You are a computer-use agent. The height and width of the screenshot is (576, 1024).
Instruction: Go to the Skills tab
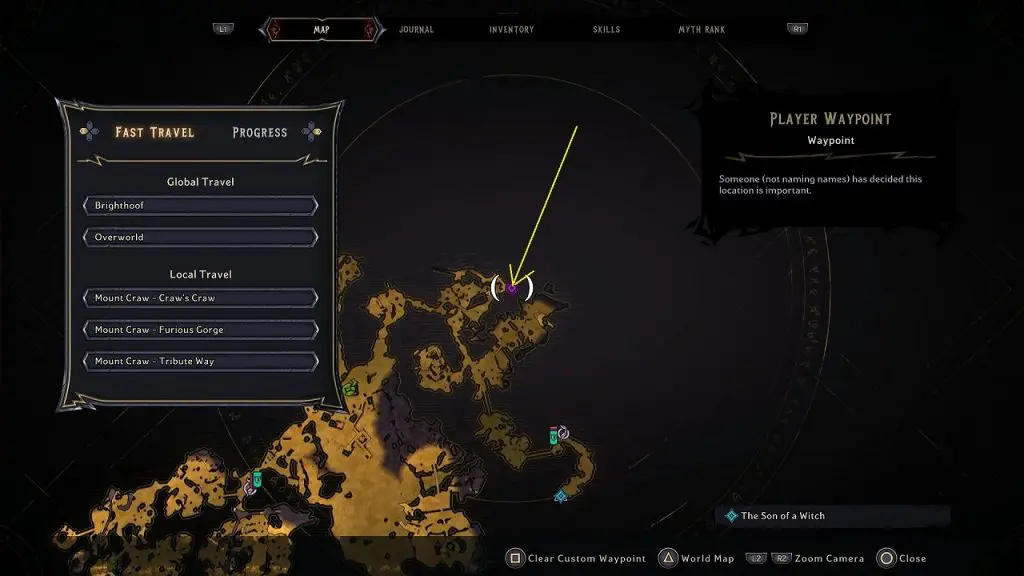pyautogui.click(x=606, y=30)
